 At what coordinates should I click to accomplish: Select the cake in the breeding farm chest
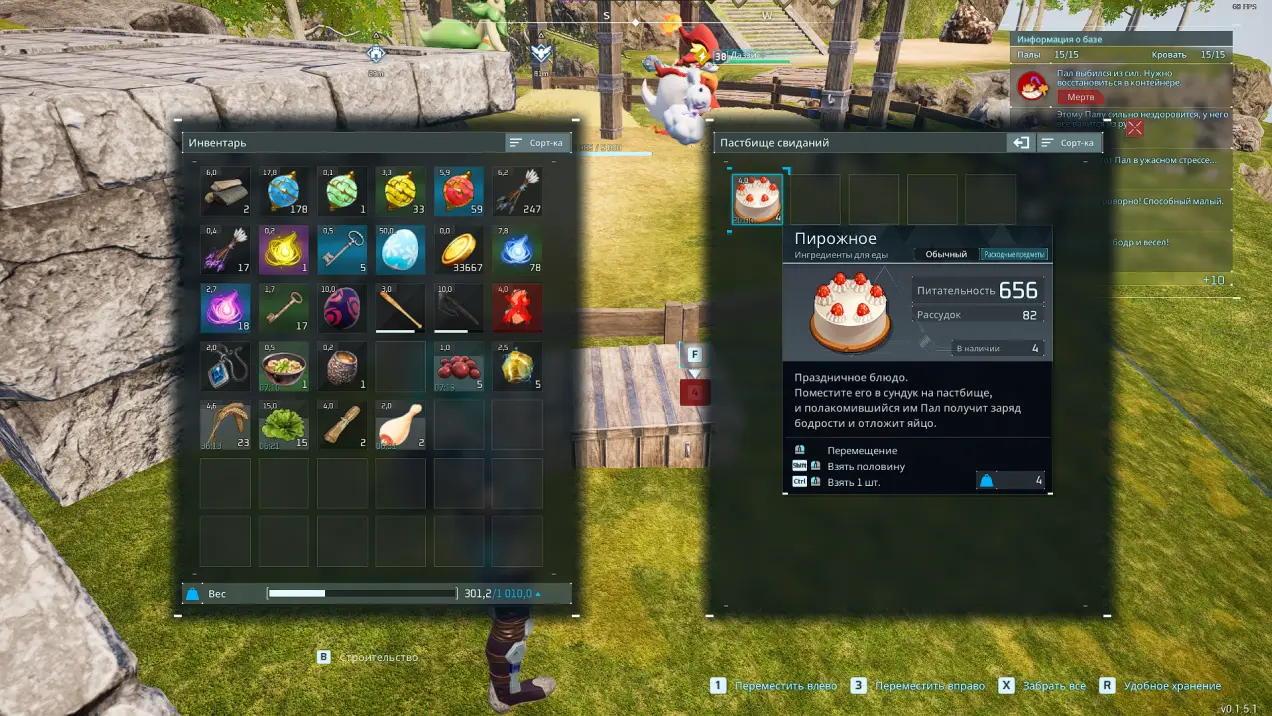click(757, 199)
